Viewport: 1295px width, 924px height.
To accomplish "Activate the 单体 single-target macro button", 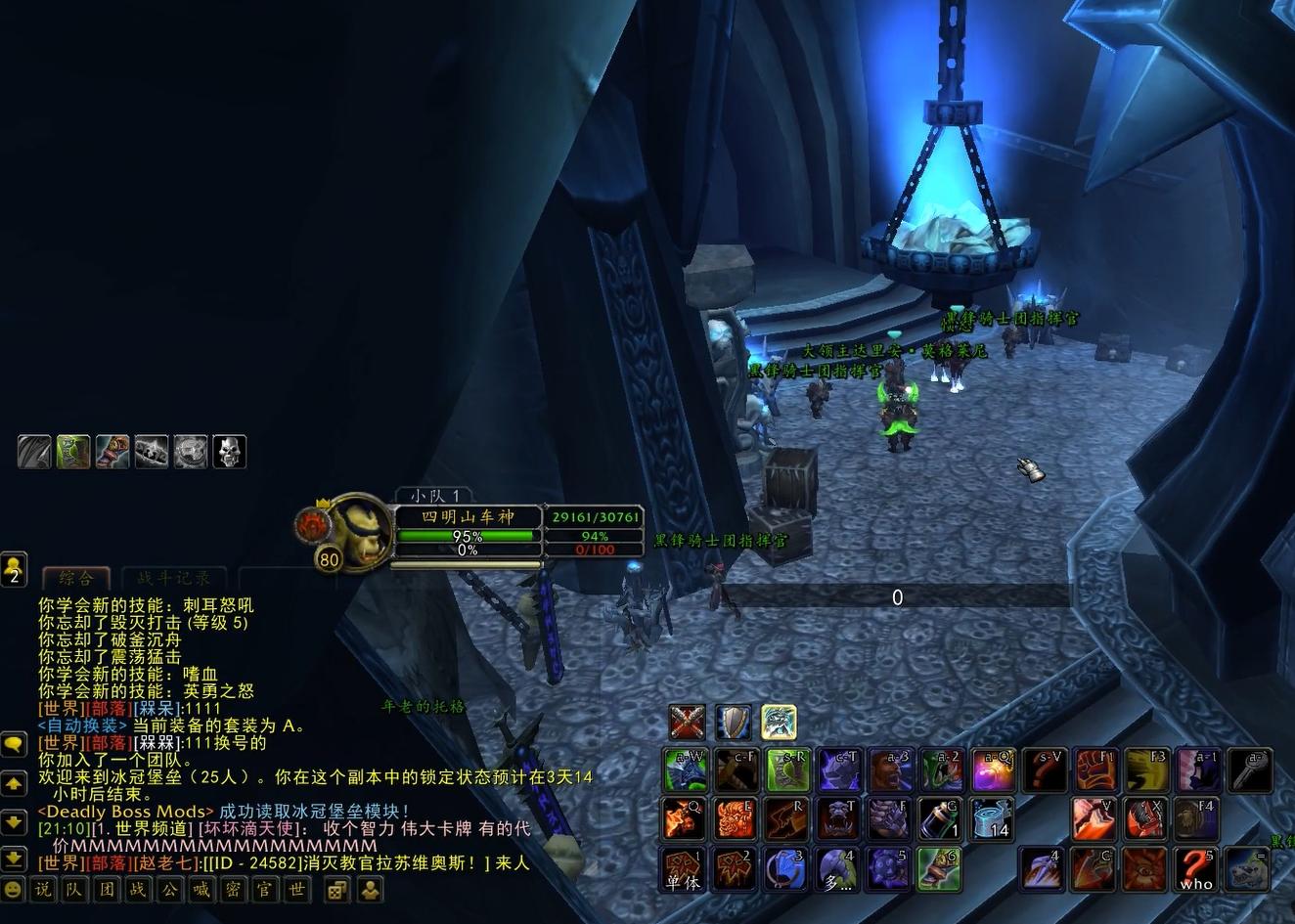I will coord(684,869).
